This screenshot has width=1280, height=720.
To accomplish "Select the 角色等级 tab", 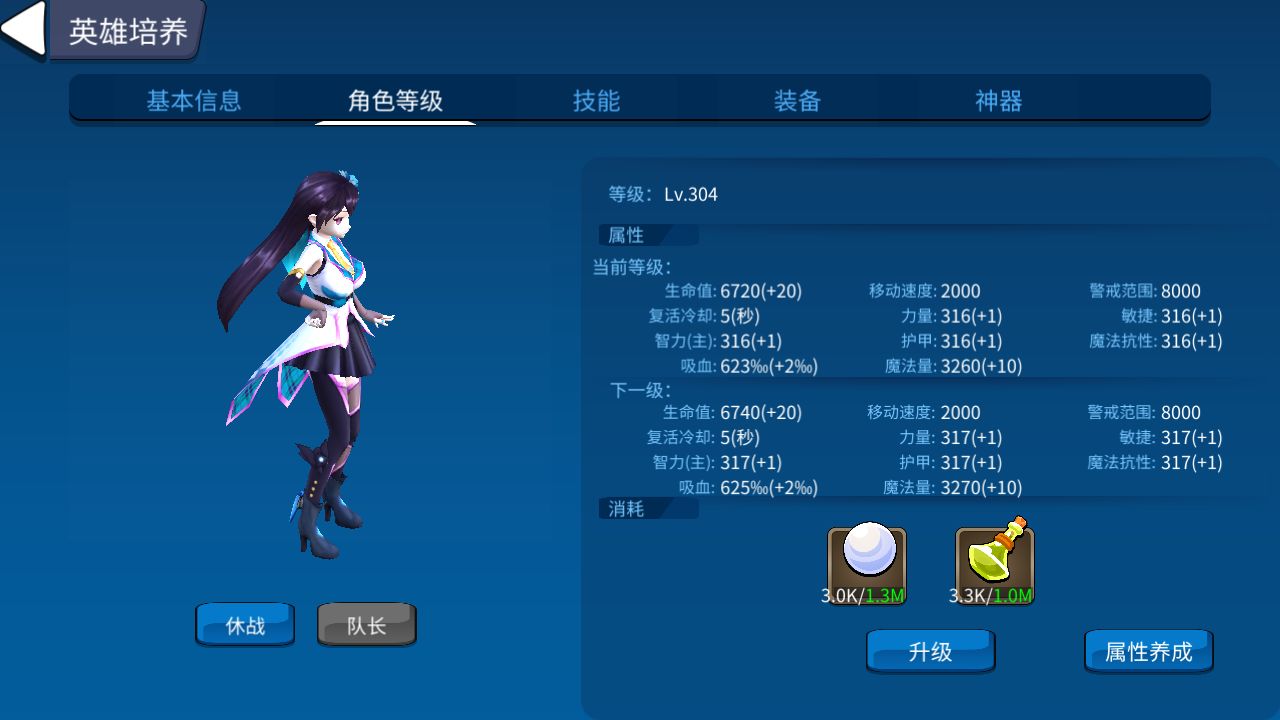I will (x=395, y=101).
